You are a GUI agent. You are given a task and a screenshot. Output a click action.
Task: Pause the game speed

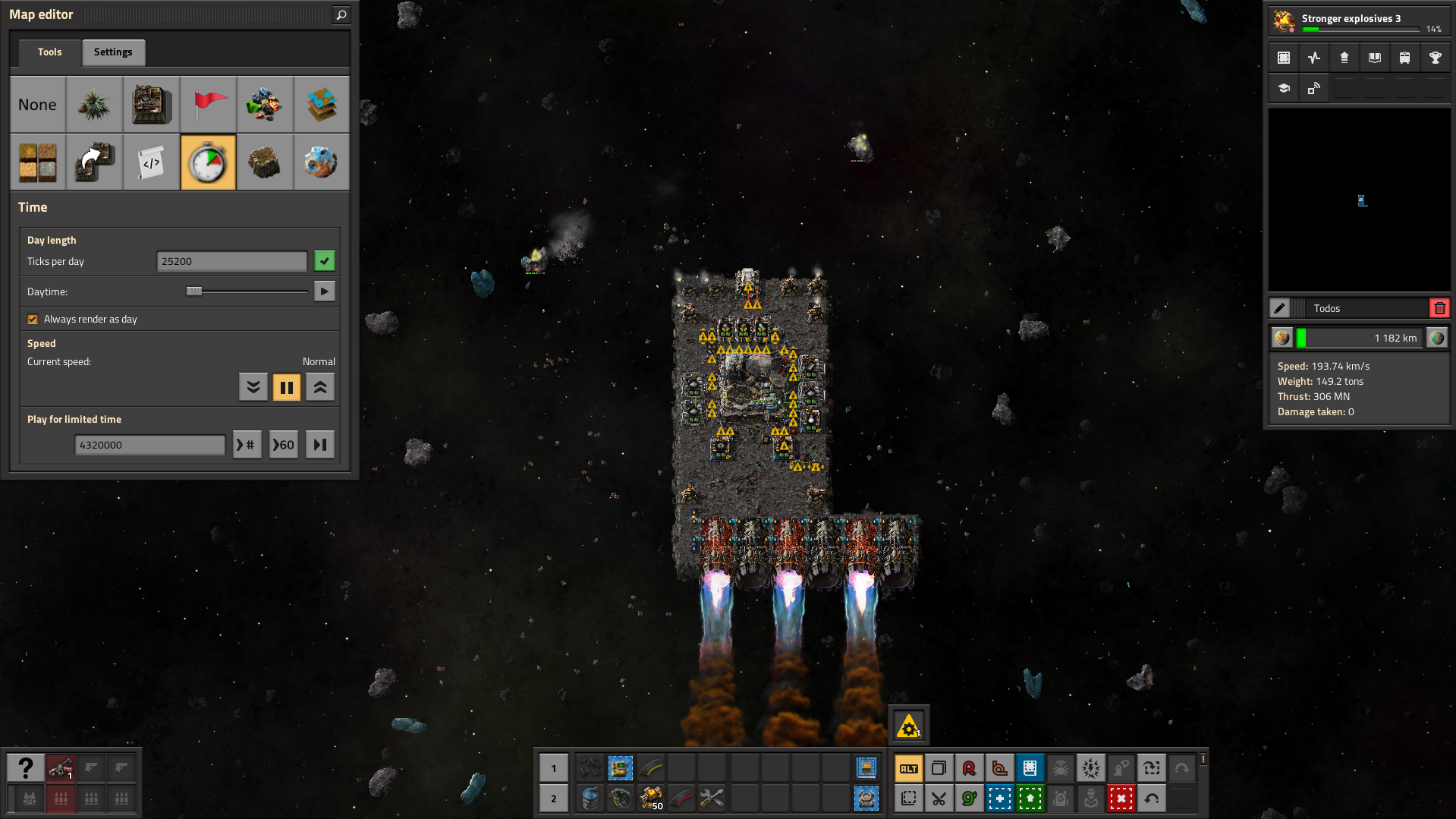pos(287,388)
